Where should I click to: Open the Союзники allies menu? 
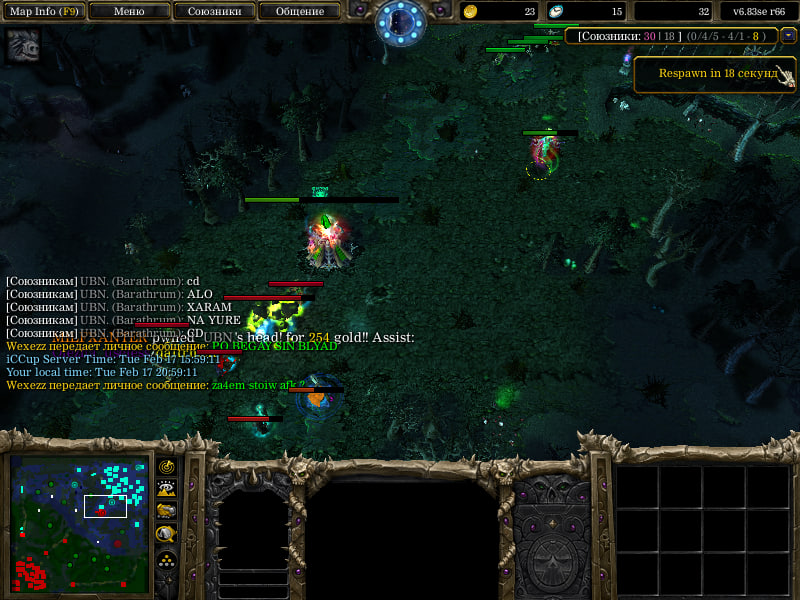tap(214, 11)
